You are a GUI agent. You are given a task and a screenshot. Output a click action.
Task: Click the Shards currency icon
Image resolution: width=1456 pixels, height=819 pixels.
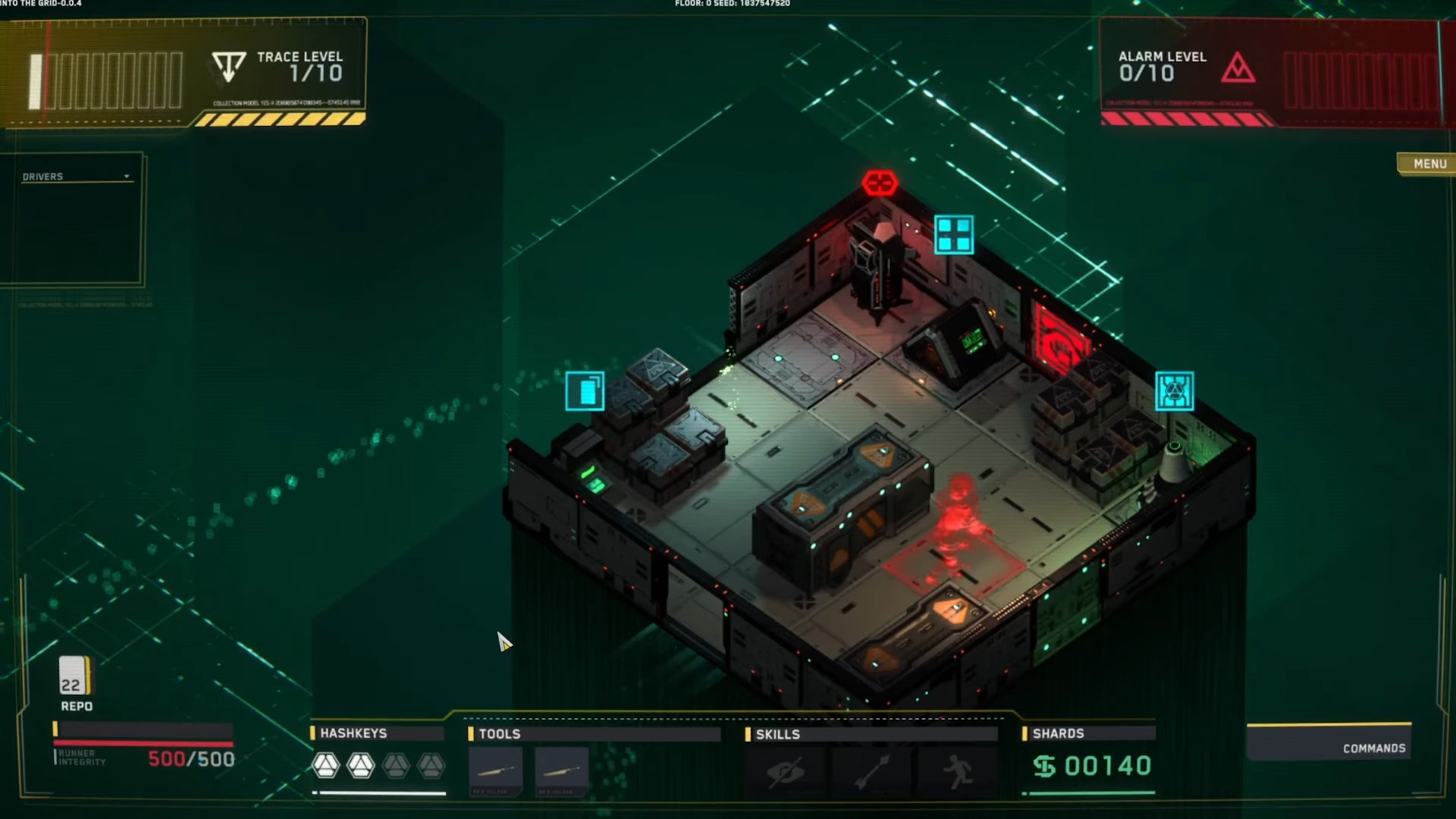1046,766
